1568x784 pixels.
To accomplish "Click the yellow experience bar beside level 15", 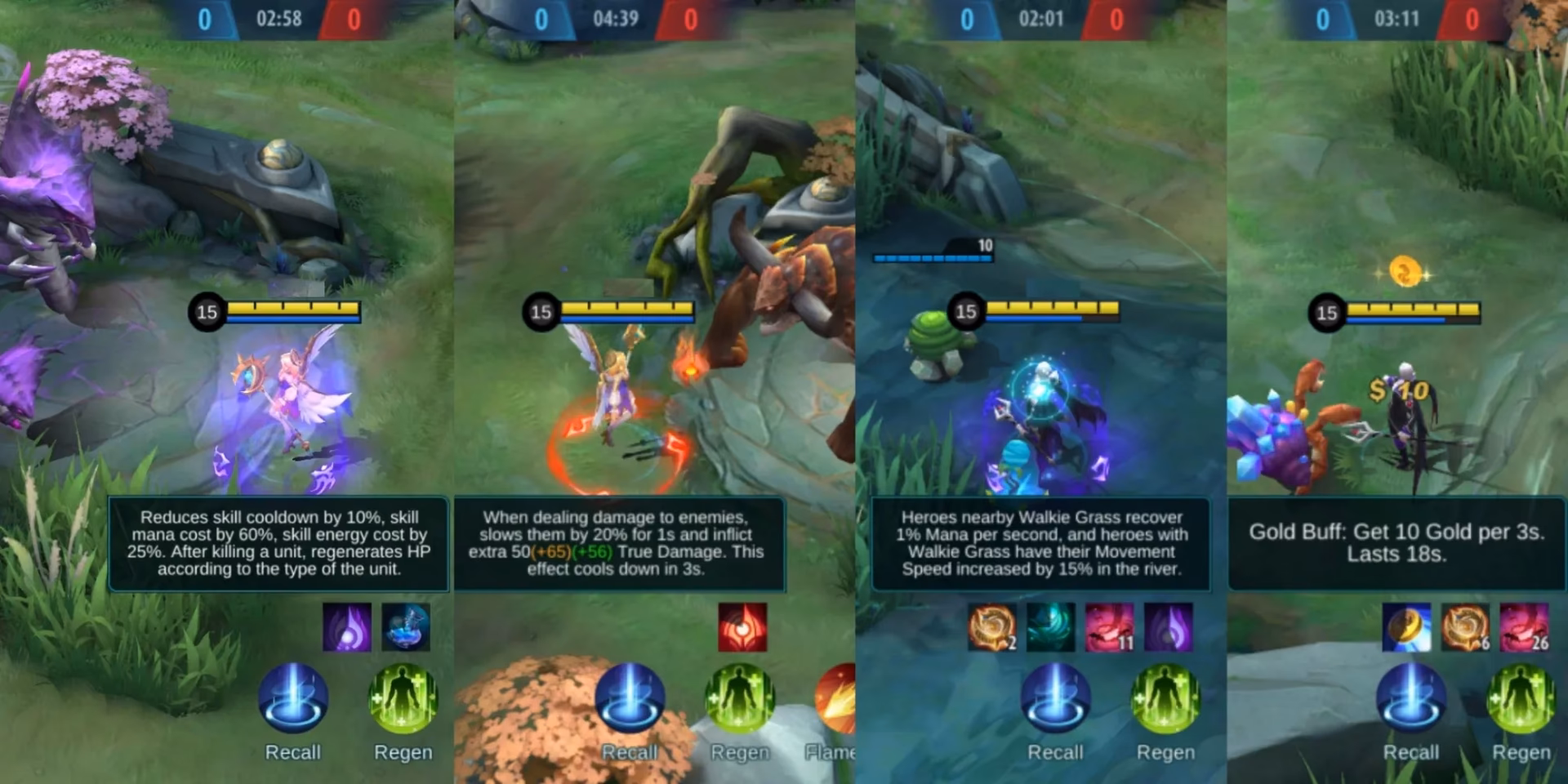I will pos(292,309).
